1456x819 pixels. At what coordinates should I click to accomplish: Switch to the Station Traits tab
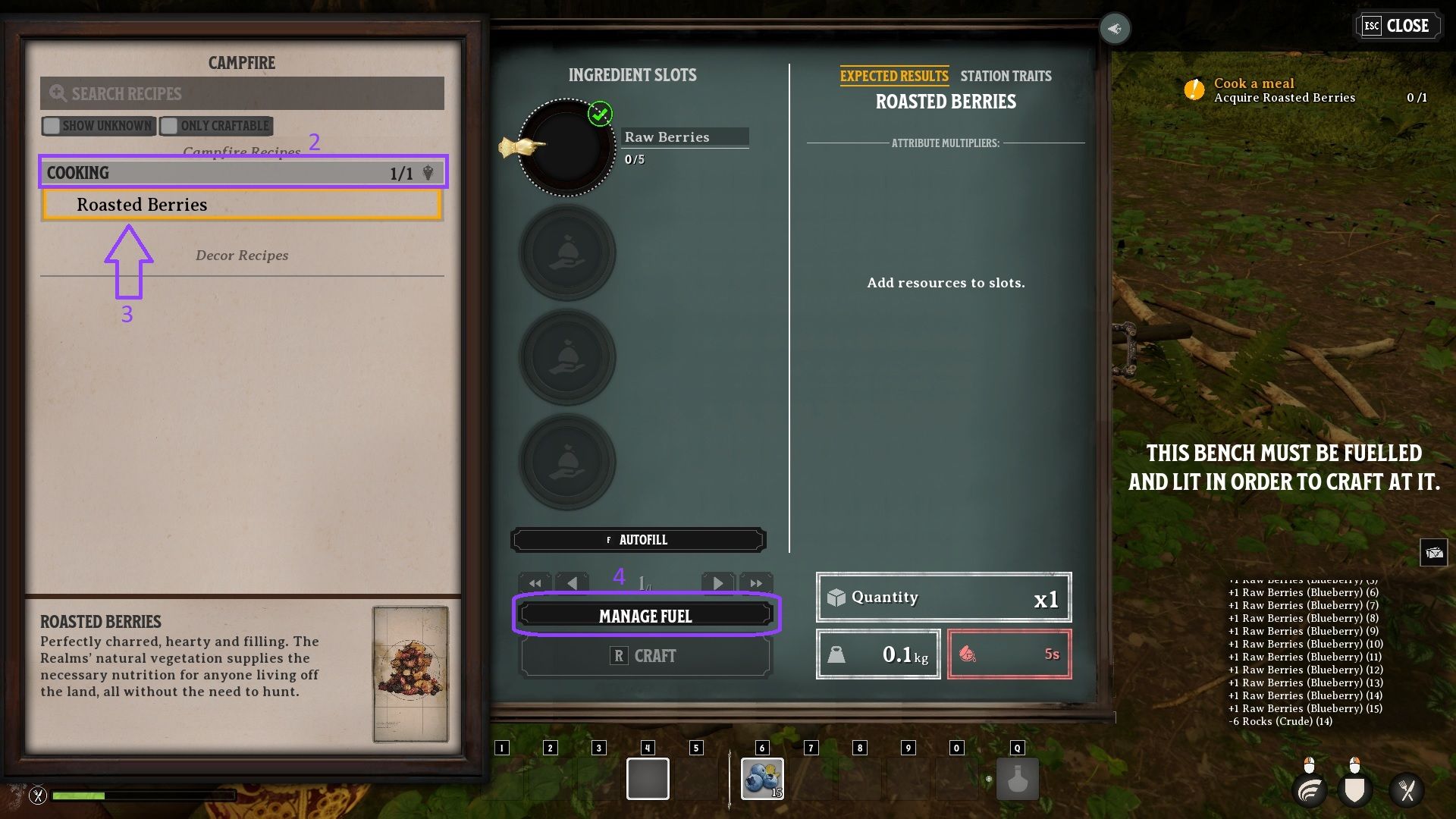tap(1006, 76)
